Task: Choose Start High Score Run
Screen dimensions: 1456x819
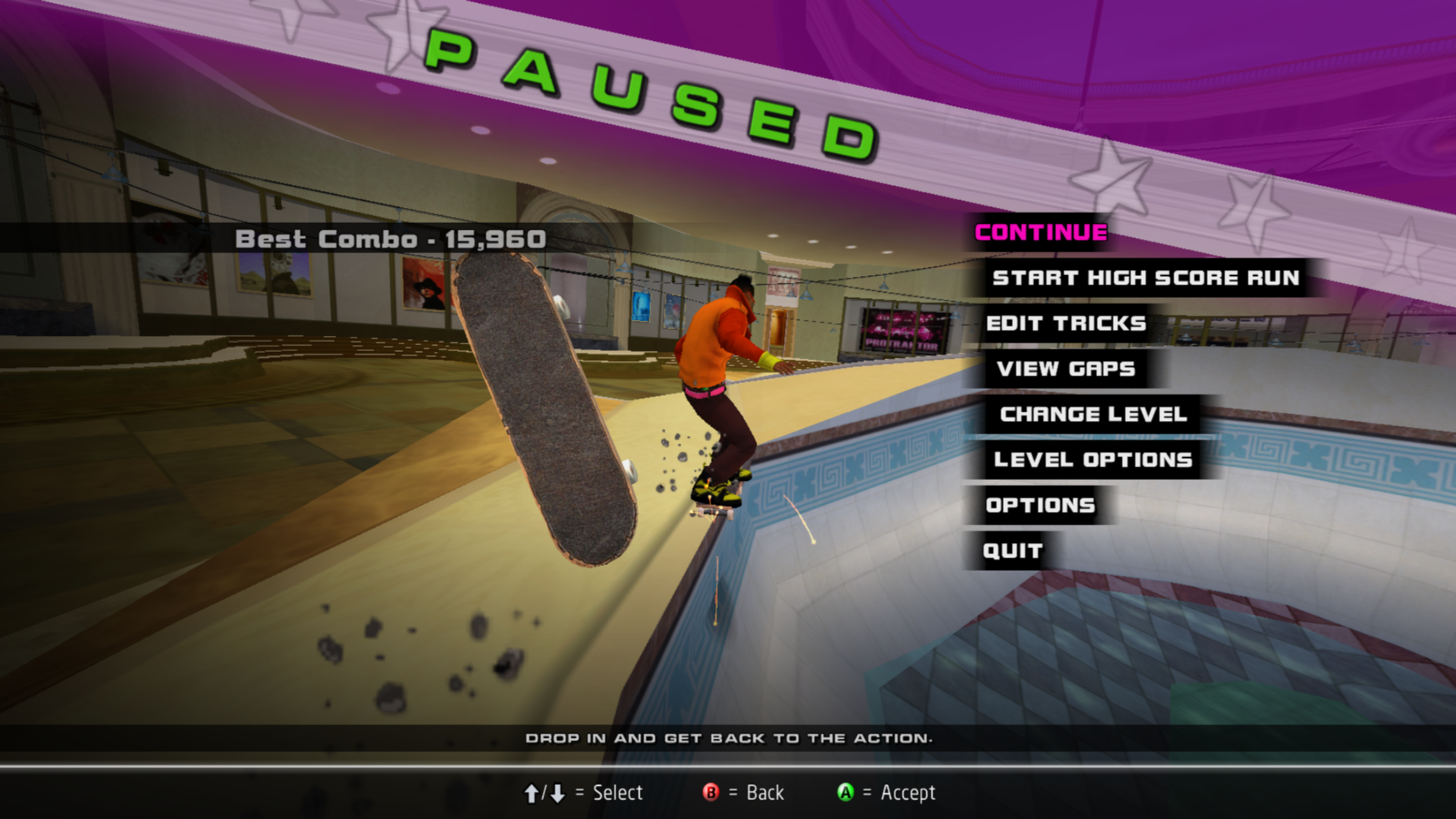Action: [x=1145, y=278]
